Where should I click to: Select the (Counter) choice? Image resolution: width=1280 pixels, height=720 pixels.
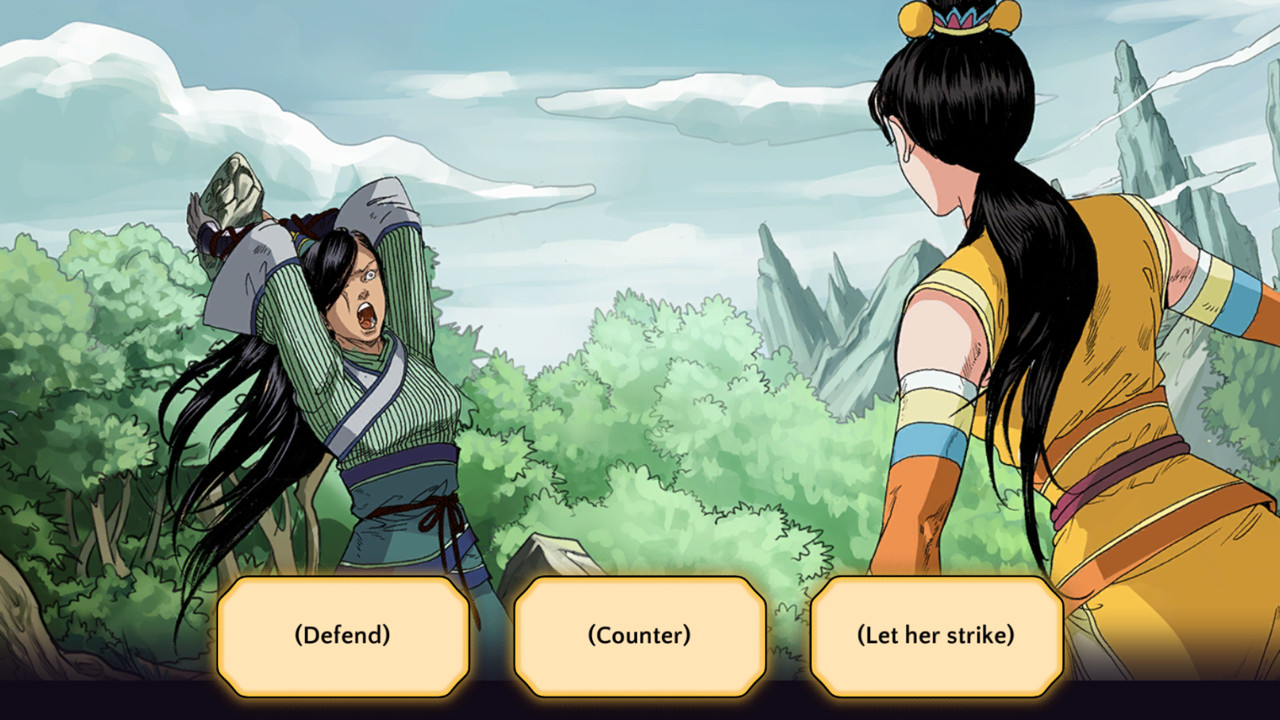coord(639,634)
